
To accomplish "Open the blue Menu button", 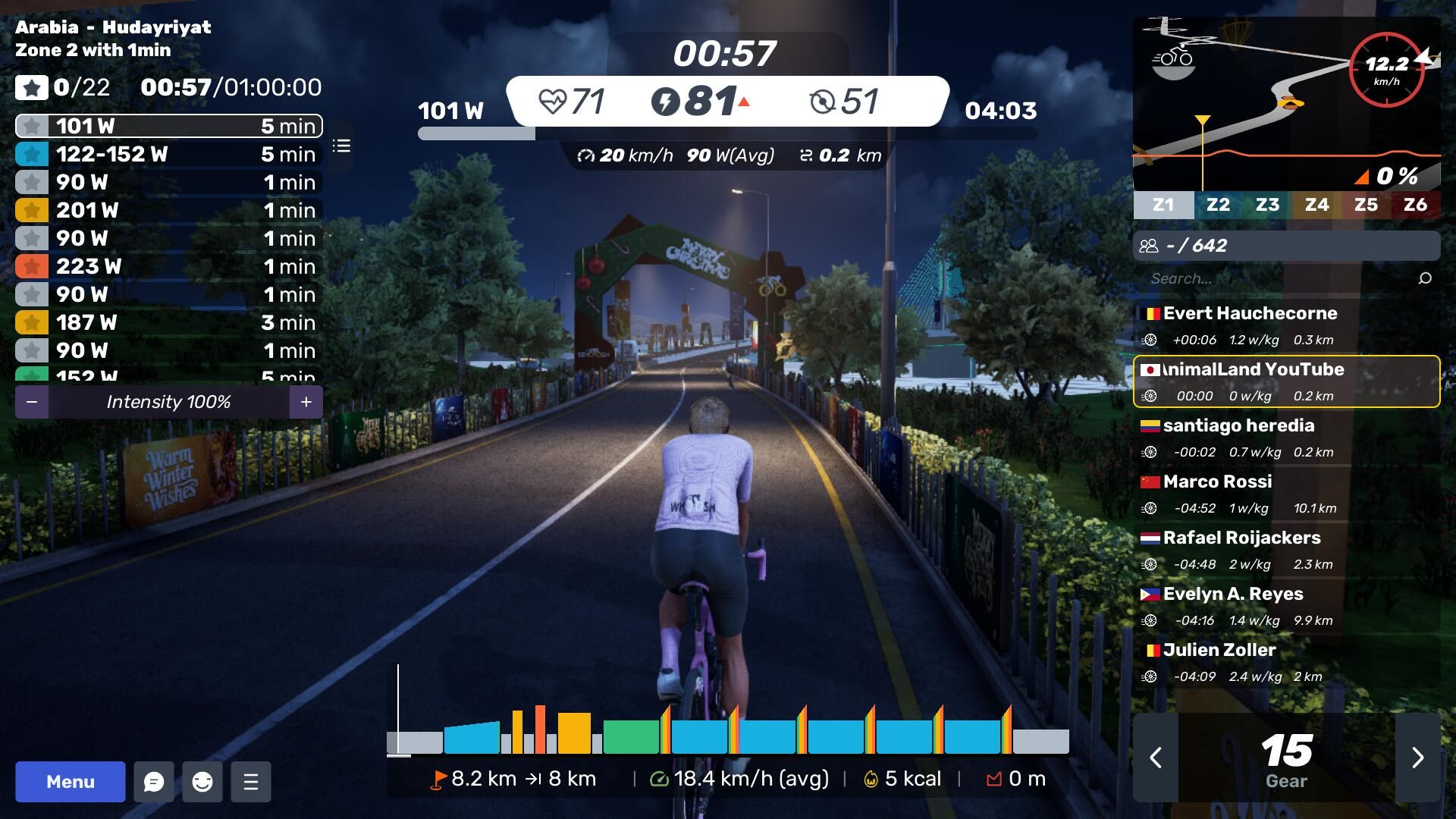I will click(70, 782).
